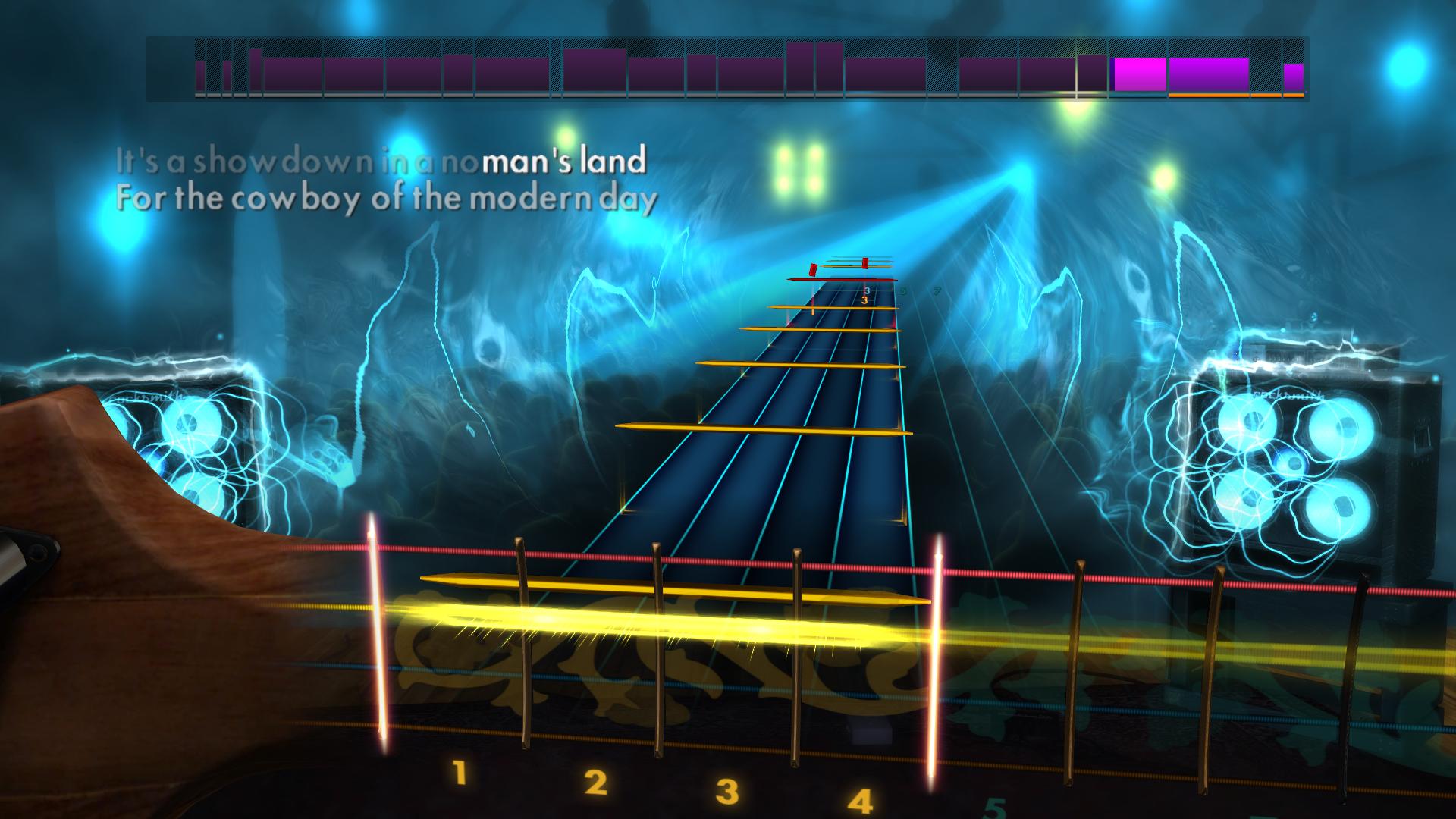The height and width of the screenshot is (819, 1456).
Task: Select the red note marker atop the highway
Action: coord(864,263)
